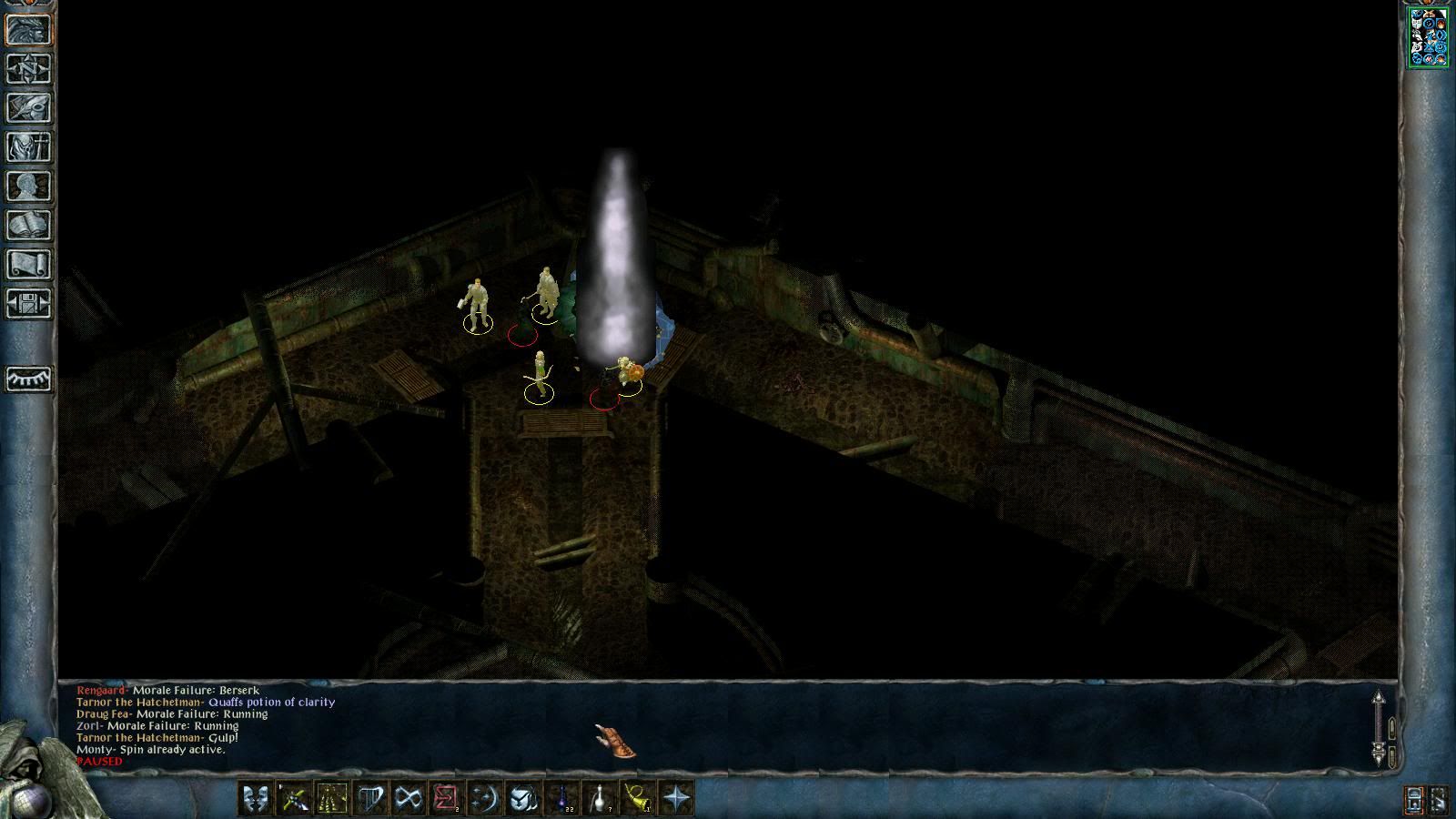The image size is (1456, 819).
Task: Show the character record silhouette button
Action: 29,187
